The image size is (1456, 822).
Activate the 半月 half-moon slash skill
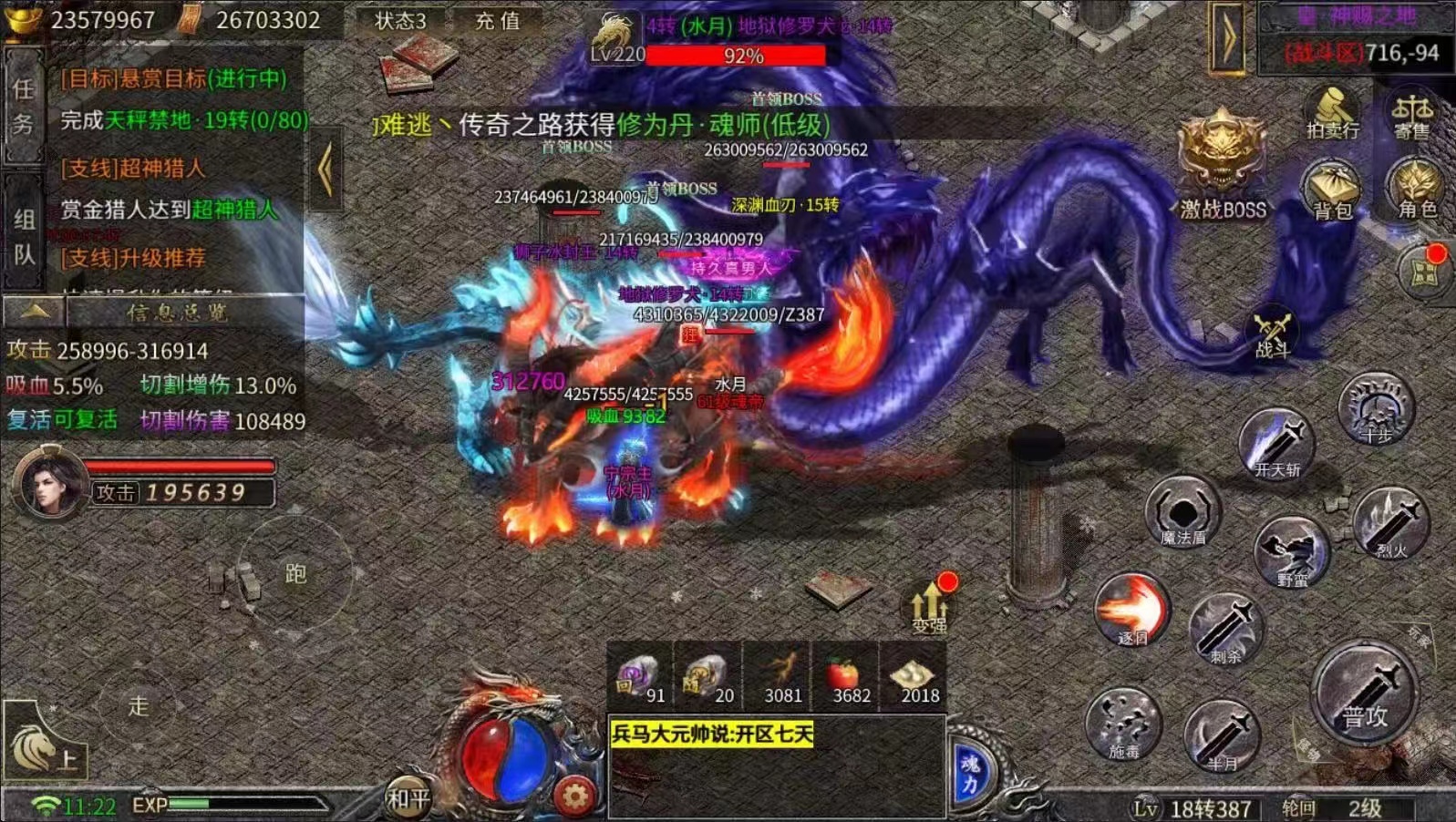click(1222, 734)
